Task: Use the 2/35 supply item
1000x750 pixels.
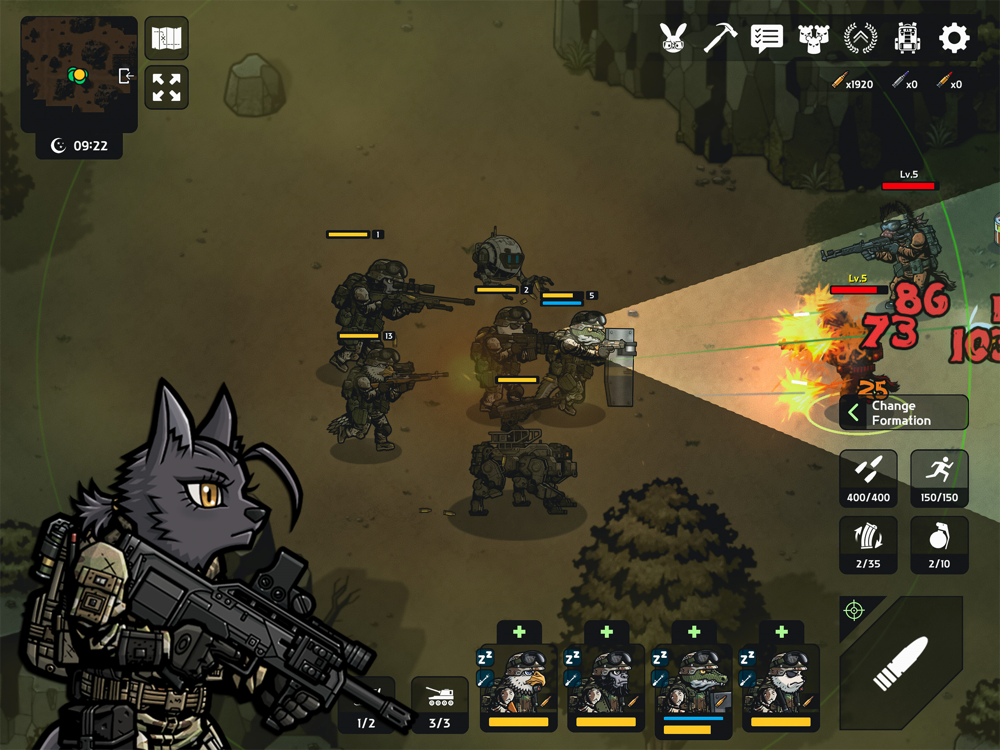Action: click(868, 545)
